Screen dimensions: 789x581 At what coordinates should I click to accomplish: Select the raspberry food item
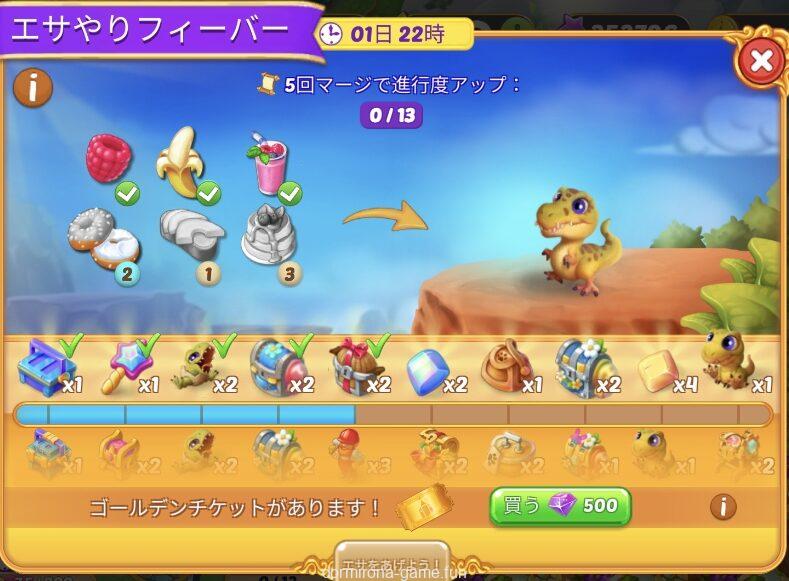108,159
